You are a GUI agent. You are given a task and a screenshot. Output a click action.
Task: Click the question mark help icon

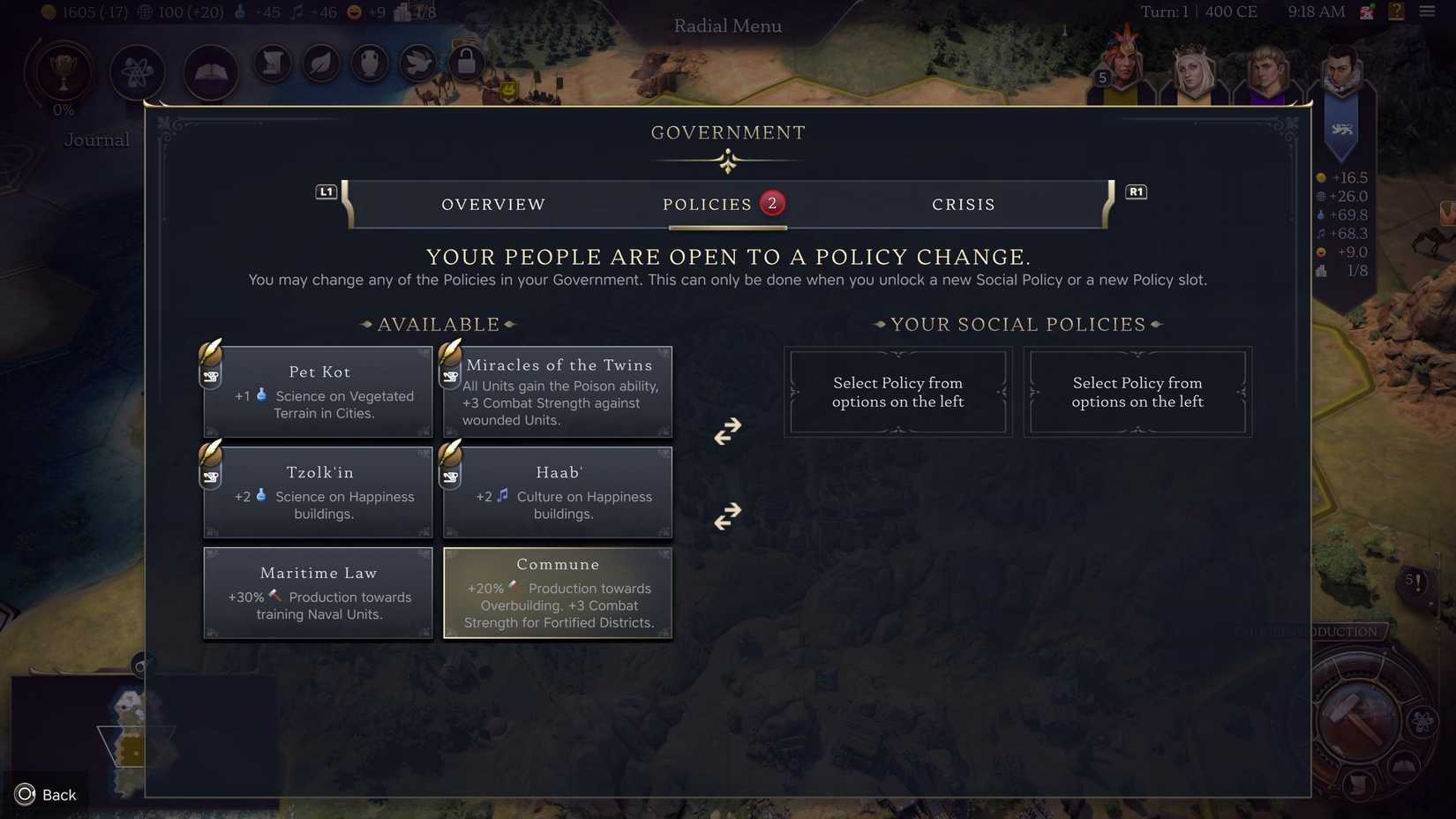(1396, 11)
